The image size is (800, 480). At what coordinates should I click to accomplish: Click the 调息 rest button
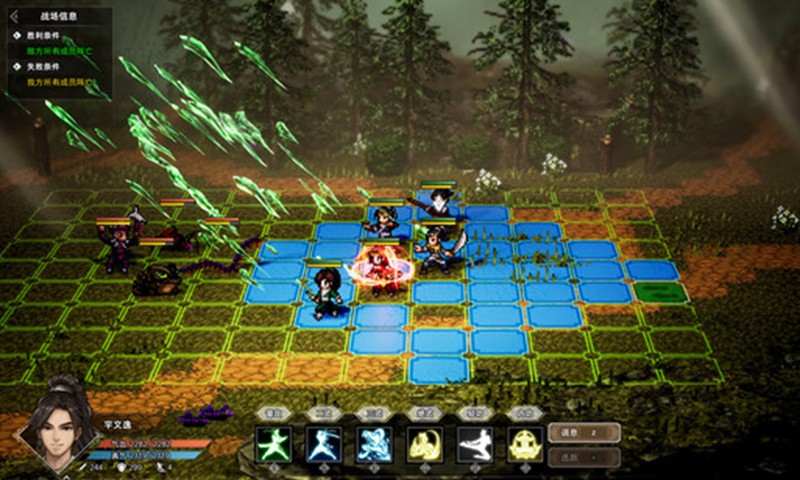click(x=584, y=432)
